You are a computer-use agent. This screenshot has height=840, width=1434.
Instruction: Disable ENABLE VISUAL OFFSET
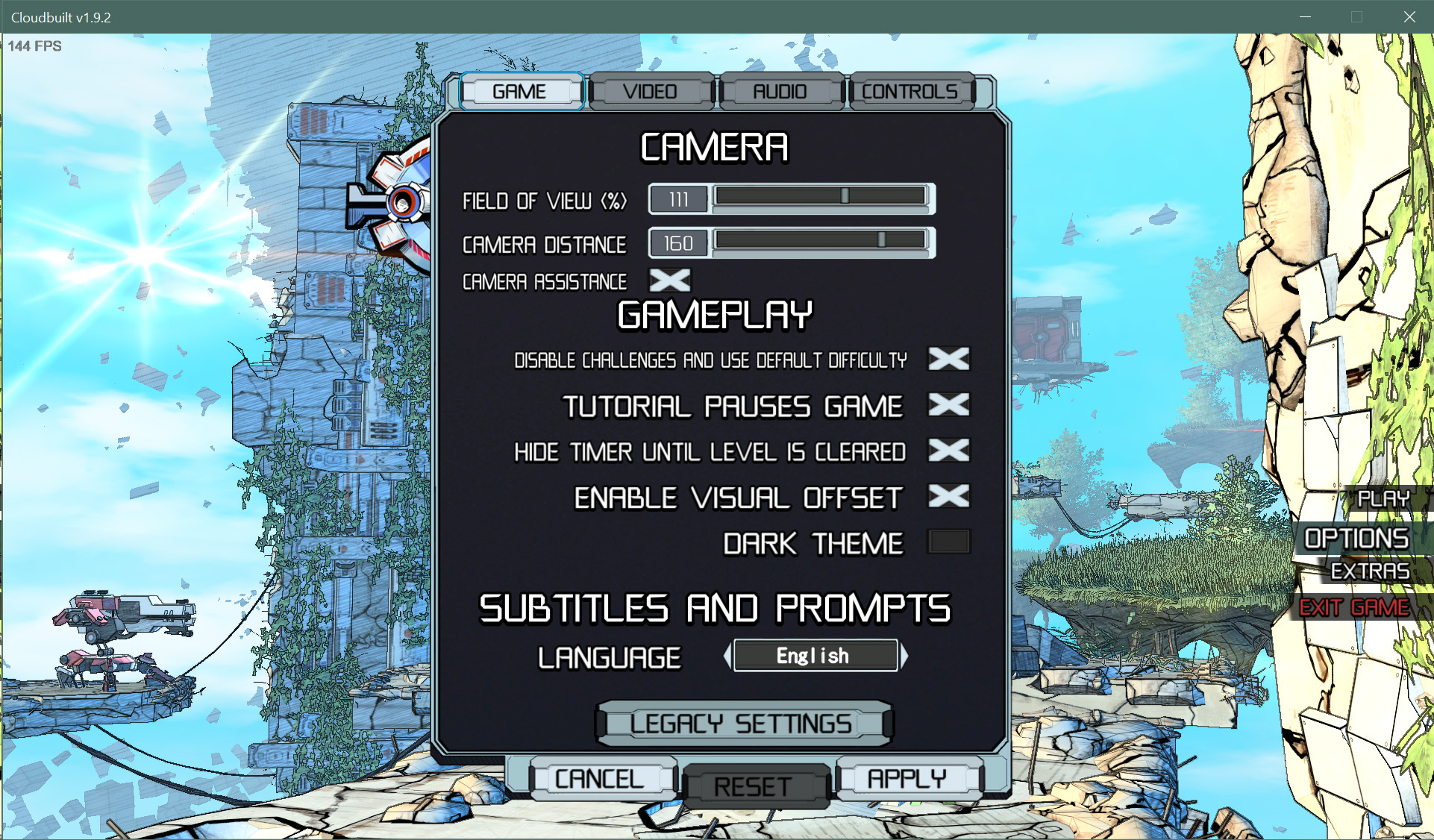pos(947,497)
